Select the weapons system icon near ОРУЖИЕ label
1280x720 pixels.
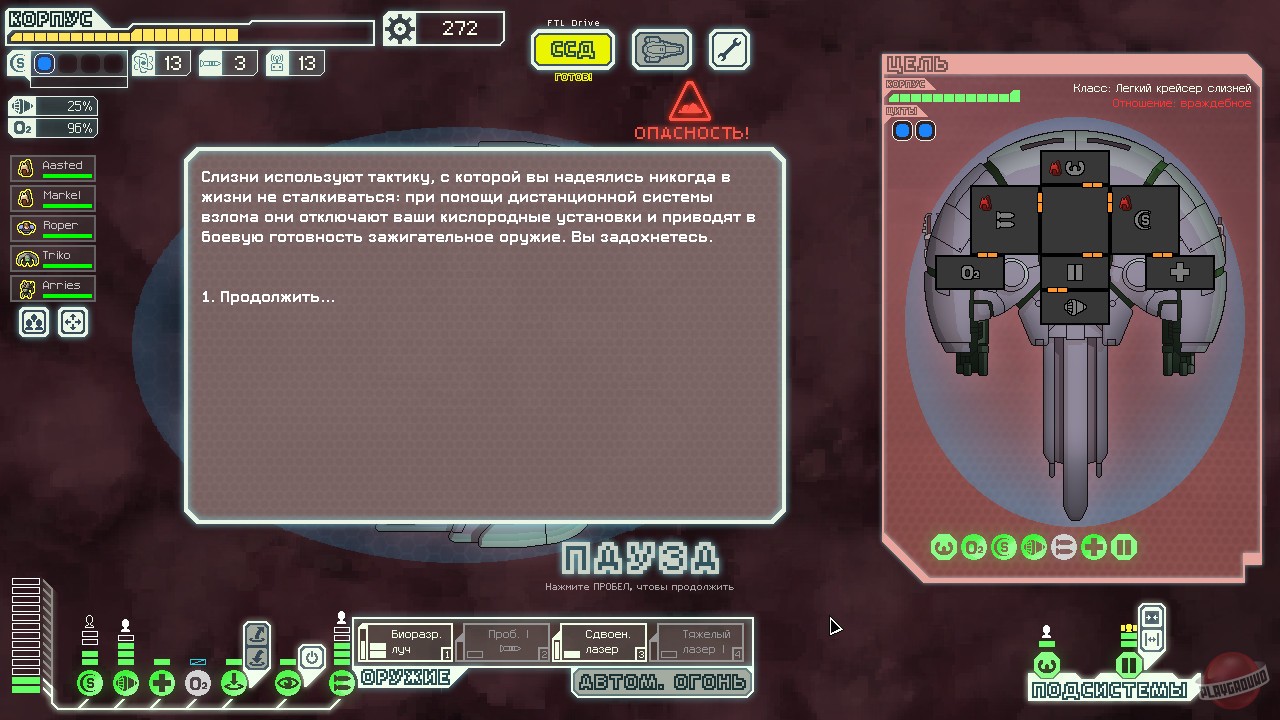[x=344, y=680]
